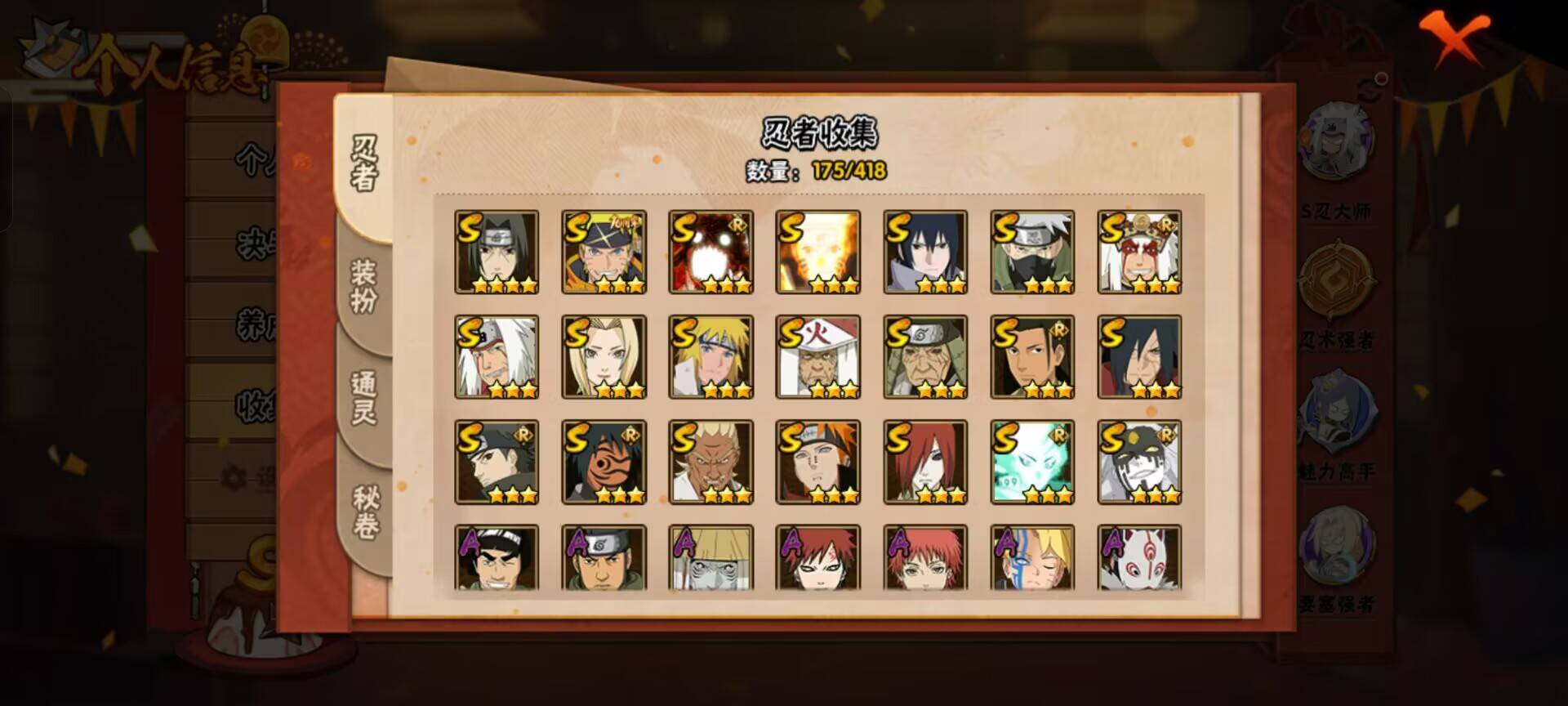Select the Tsunade portrait

[604, 358]
